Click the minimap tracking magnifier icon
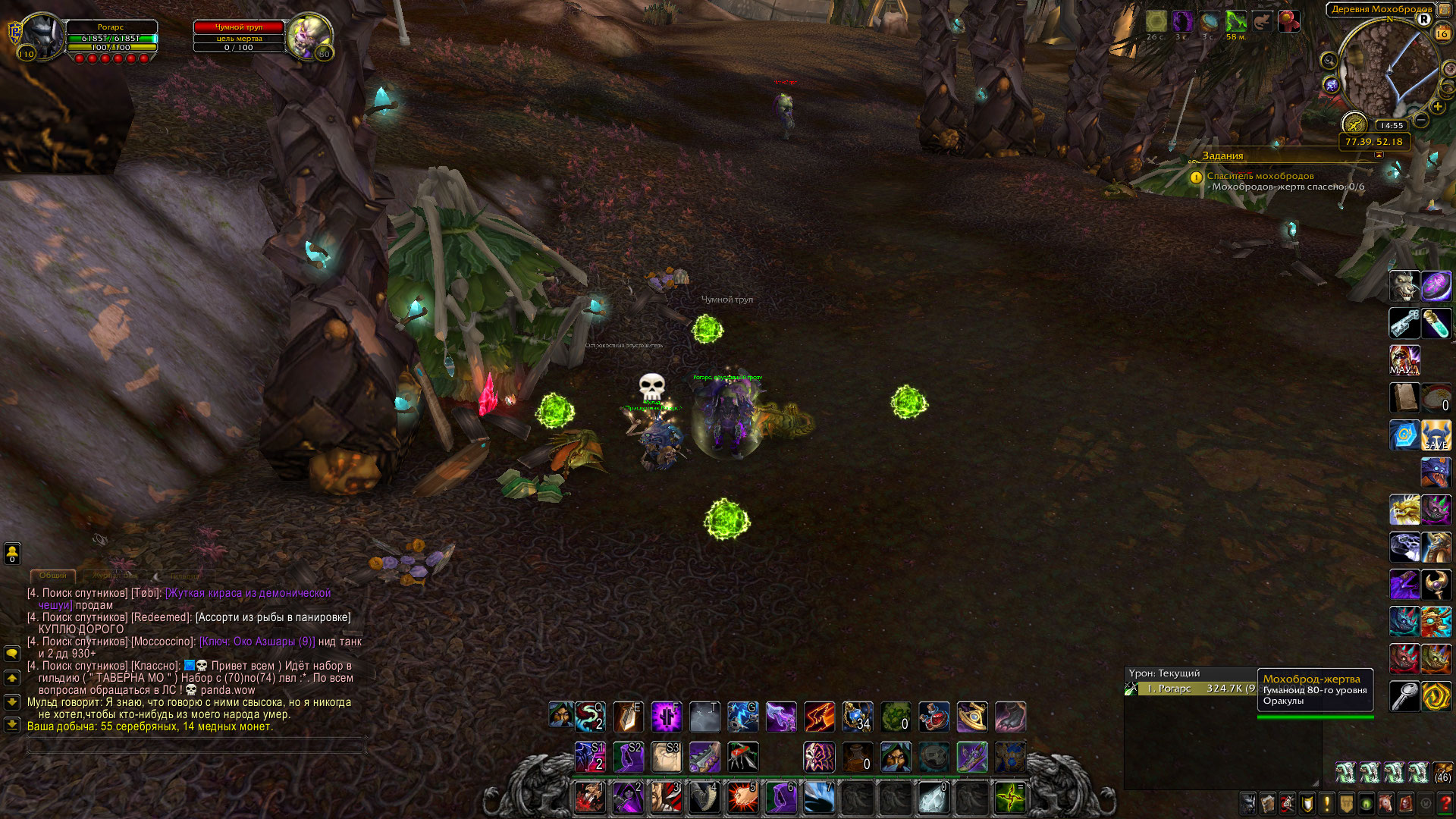 tap(1329, 61)
